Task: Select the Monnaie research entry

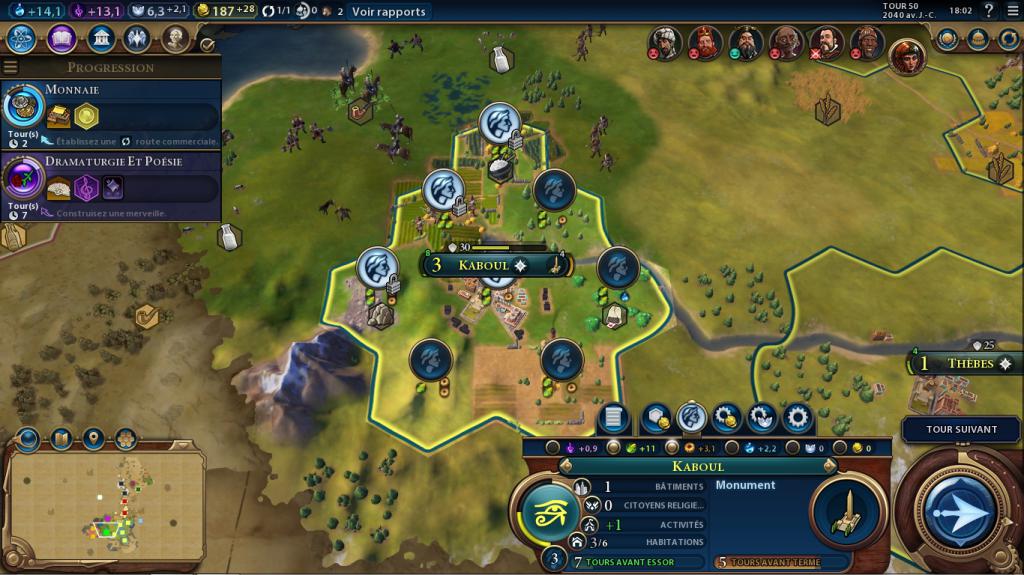Action: [x=110, y=112]
